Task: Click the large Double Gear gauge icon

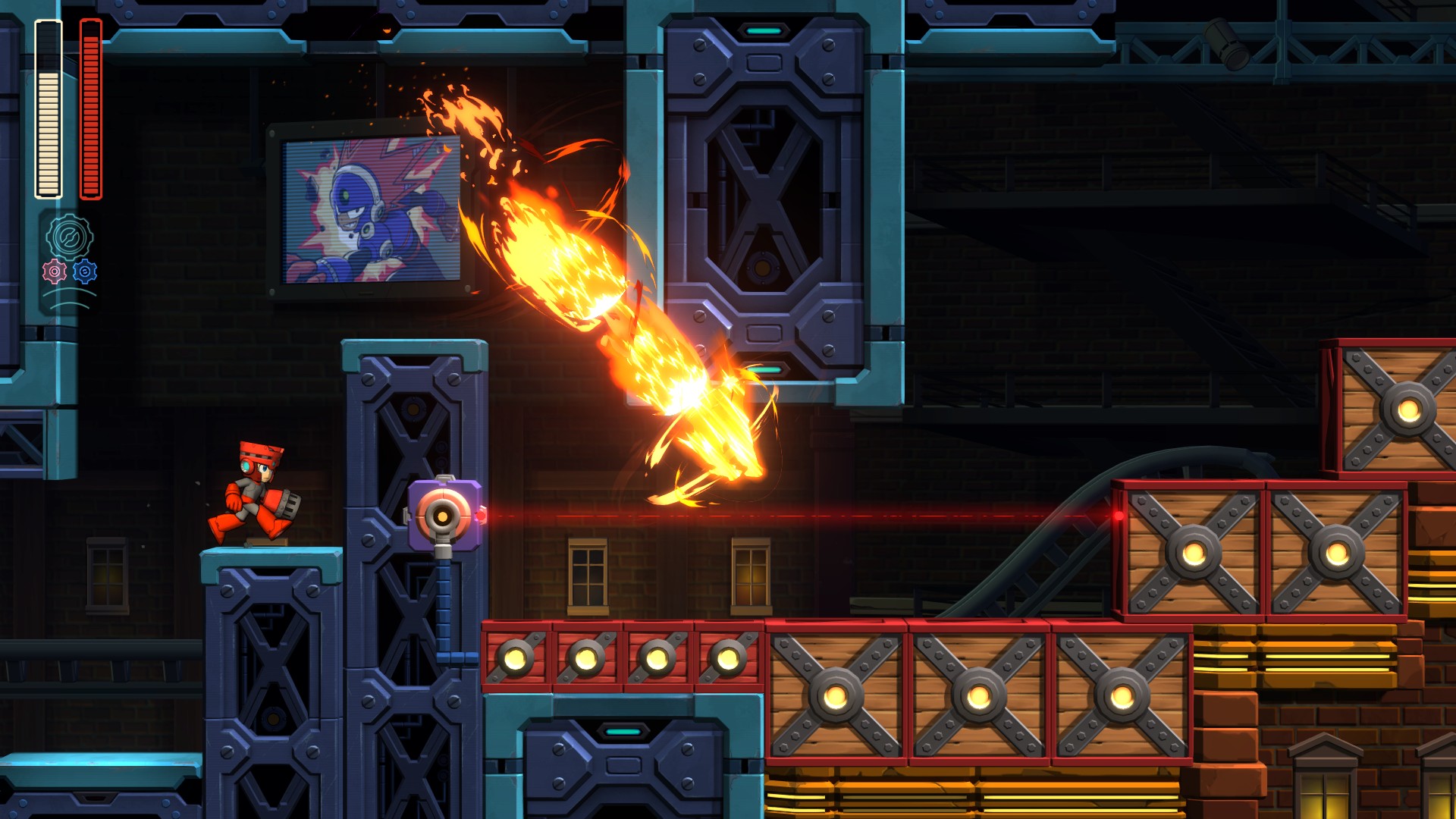Action: tap(69, 237)
